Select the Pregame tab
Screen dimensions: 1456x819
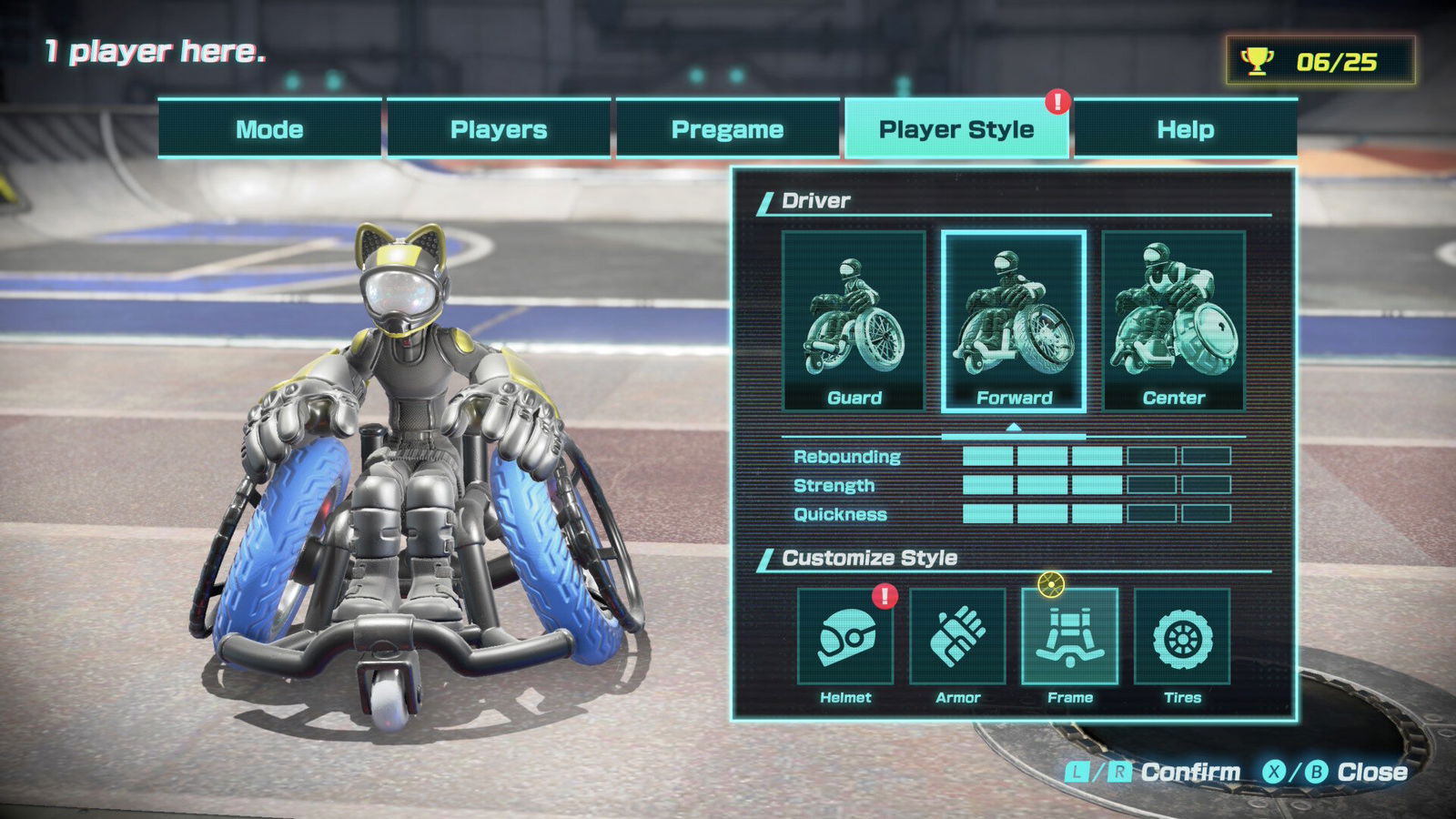point(727,129)
